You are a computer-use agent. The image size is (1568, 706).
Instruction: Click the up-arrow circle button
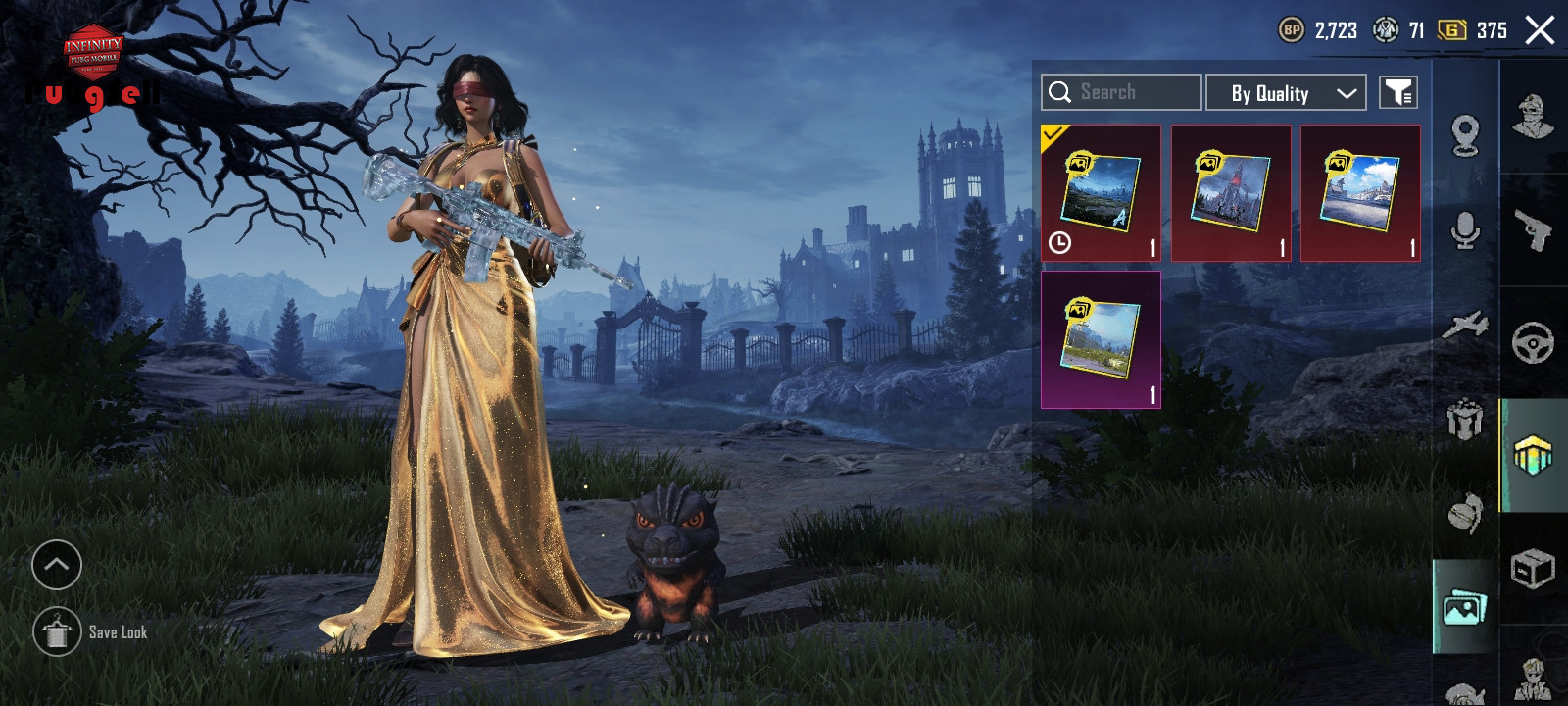[57, 565]
